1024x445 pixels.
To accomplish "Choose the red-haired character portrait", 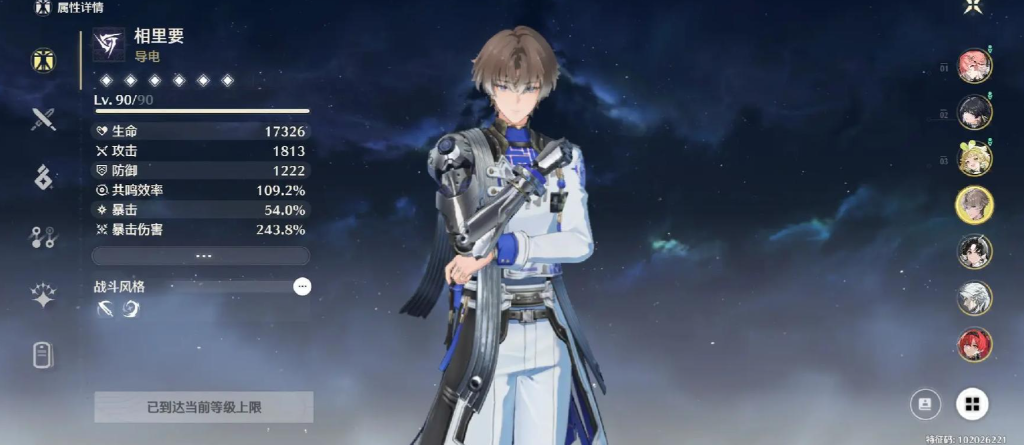I will pos(974,344).
